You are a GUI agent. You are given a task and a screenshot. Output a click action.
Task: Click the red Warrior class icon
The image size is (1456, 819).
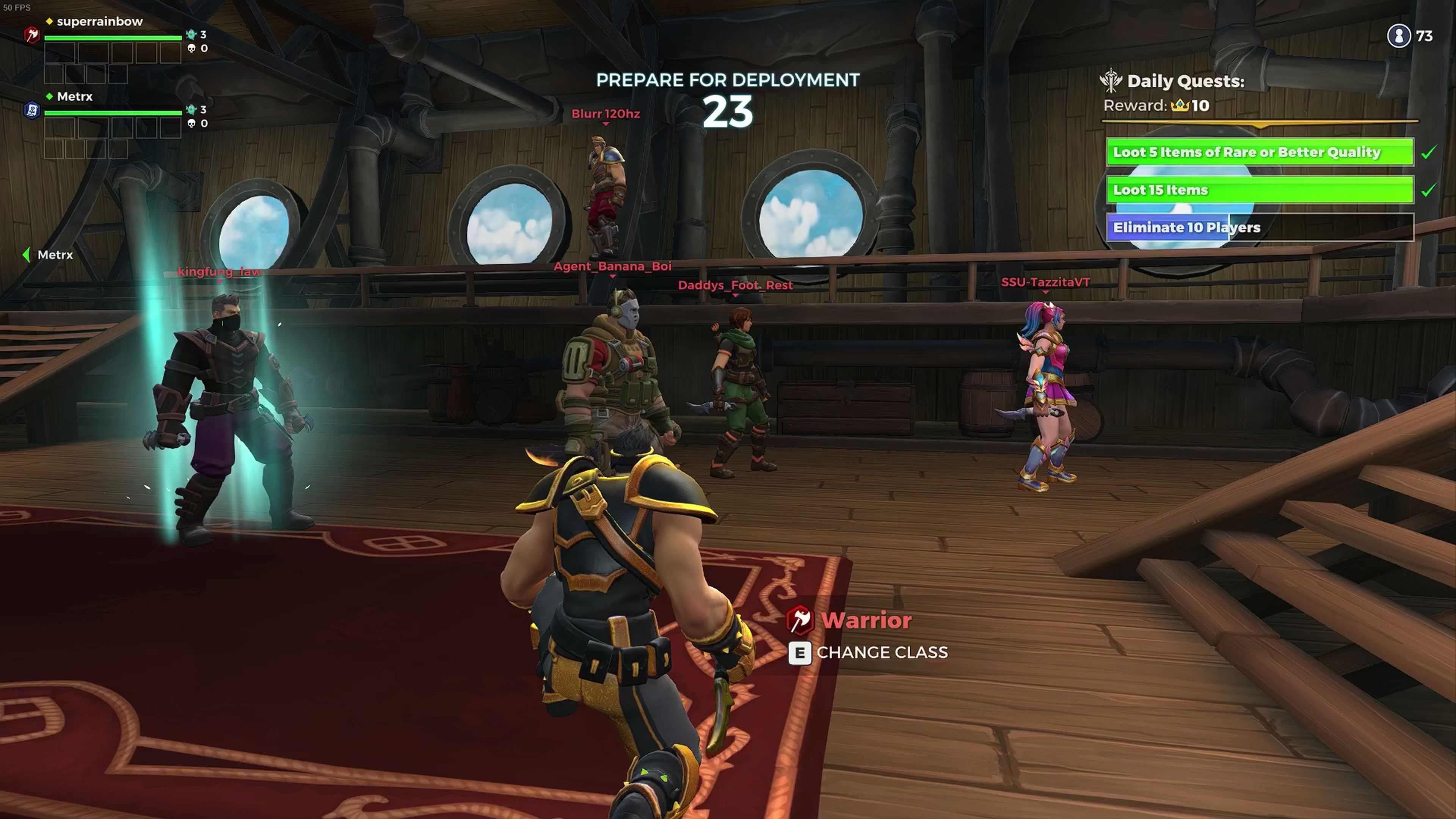click(x=800, y=620)
